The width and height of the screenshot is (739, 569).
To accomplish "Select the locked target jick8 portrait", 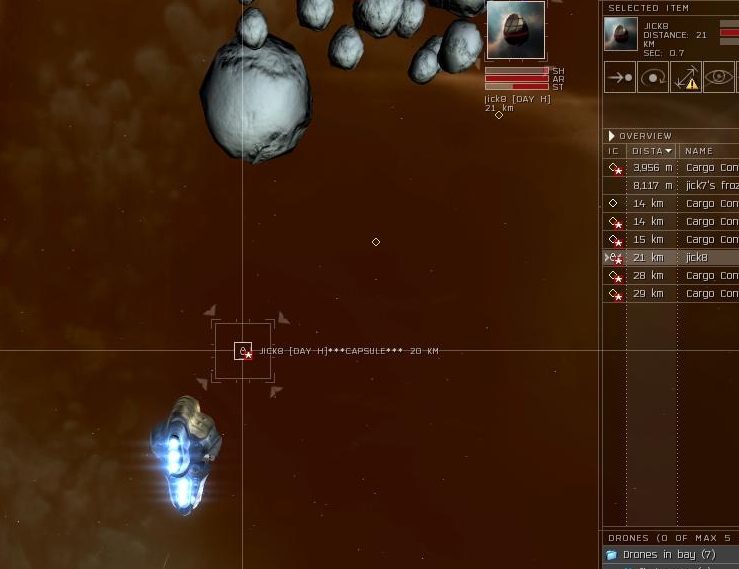I will click(x=516, y=30).
